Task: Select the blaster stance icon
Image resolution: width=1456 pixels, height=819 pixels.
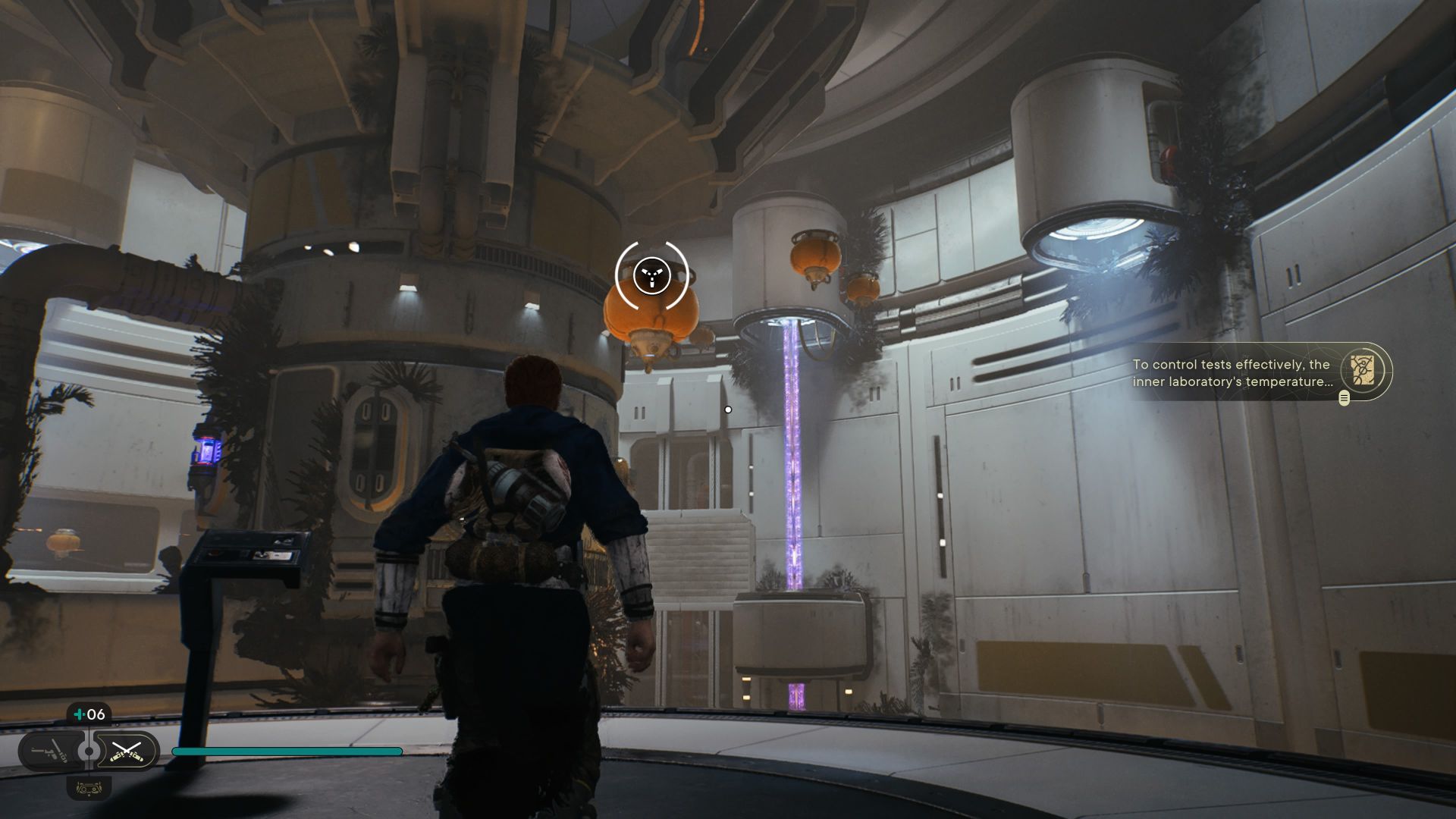Action: point(51,751)
